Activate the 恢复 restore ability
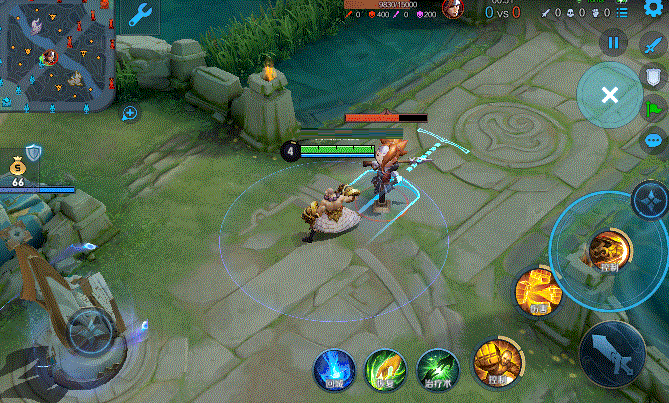Image resolution: width=669 pixels, height=403 pixels. point(383,369)
